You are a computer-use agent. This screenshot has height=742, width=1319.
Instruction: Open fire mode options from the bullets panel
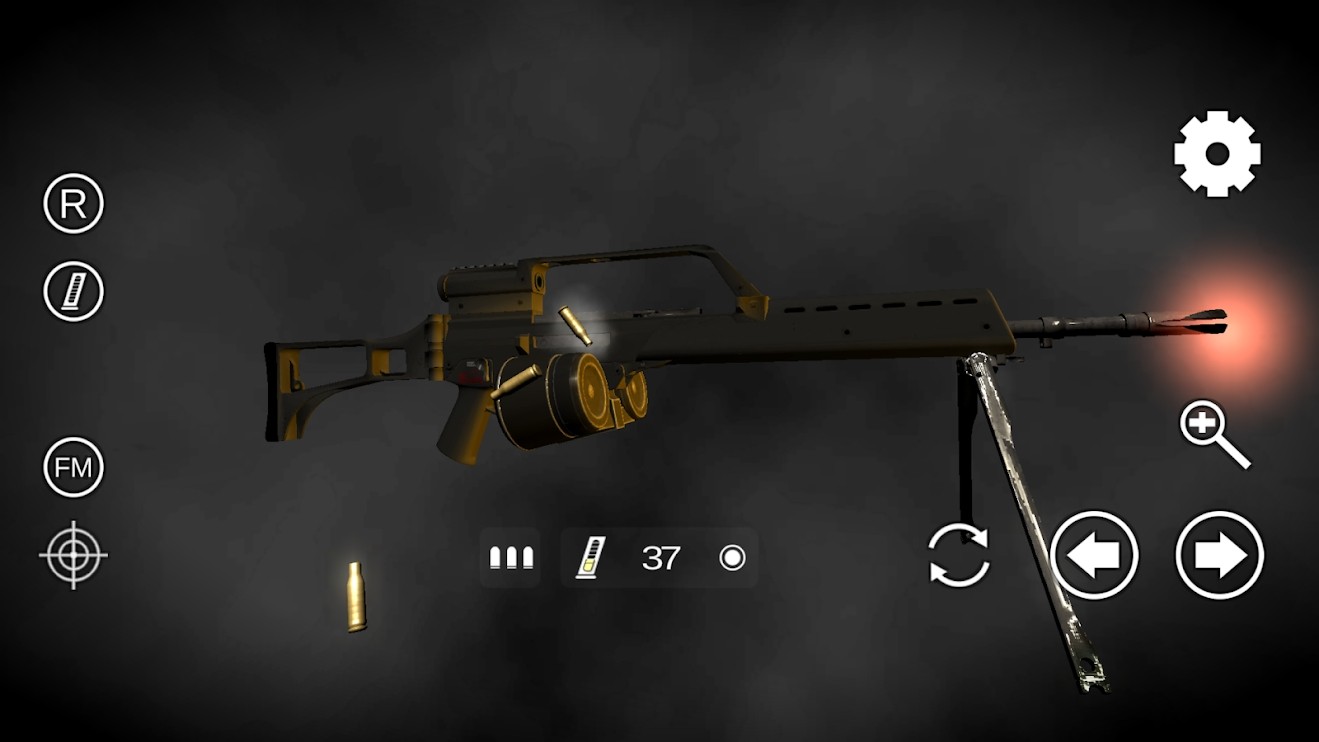point(510,557)
